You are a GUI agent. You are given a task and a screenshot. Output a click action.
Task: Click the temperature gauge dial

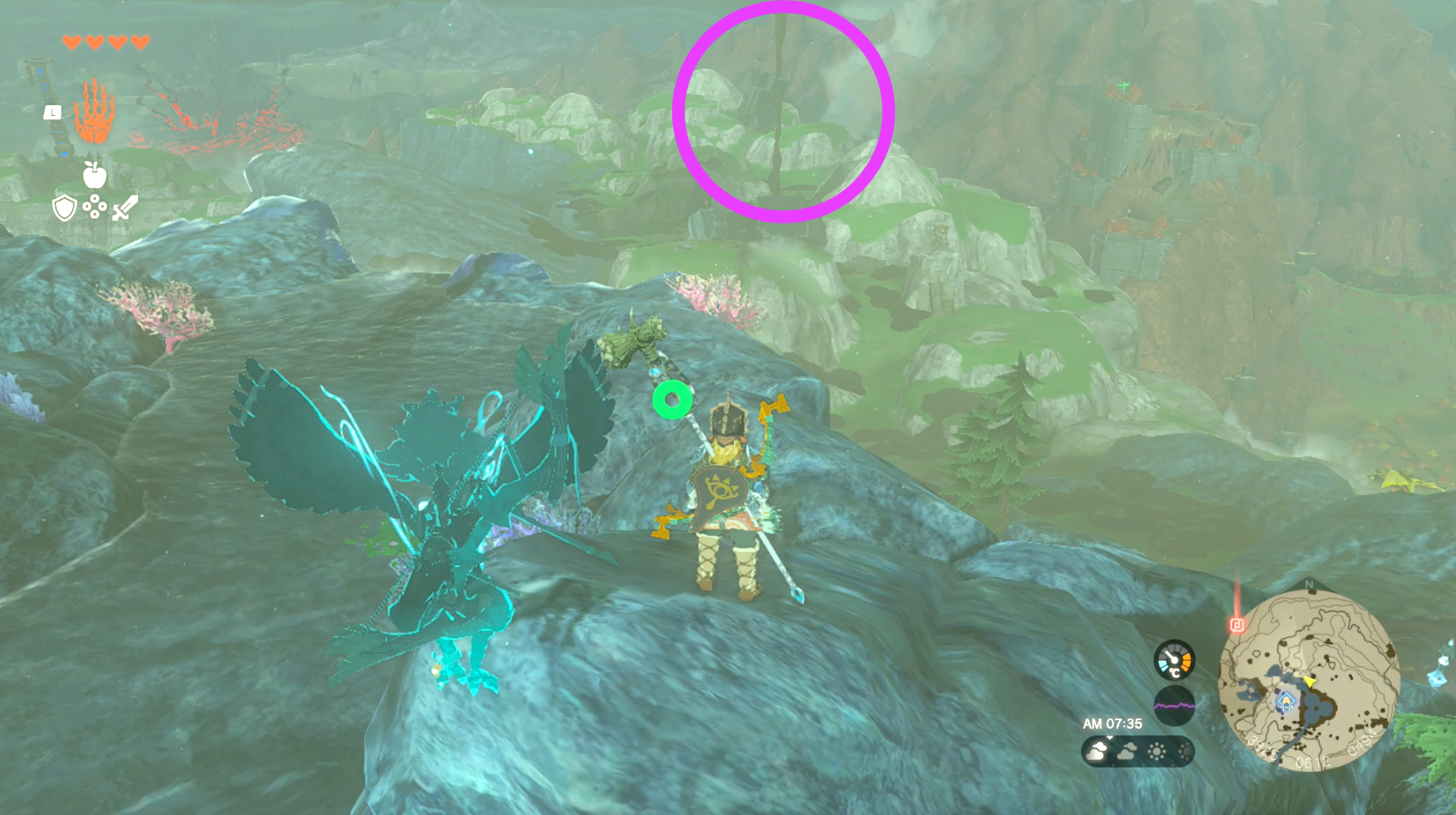pos(1175,660)
